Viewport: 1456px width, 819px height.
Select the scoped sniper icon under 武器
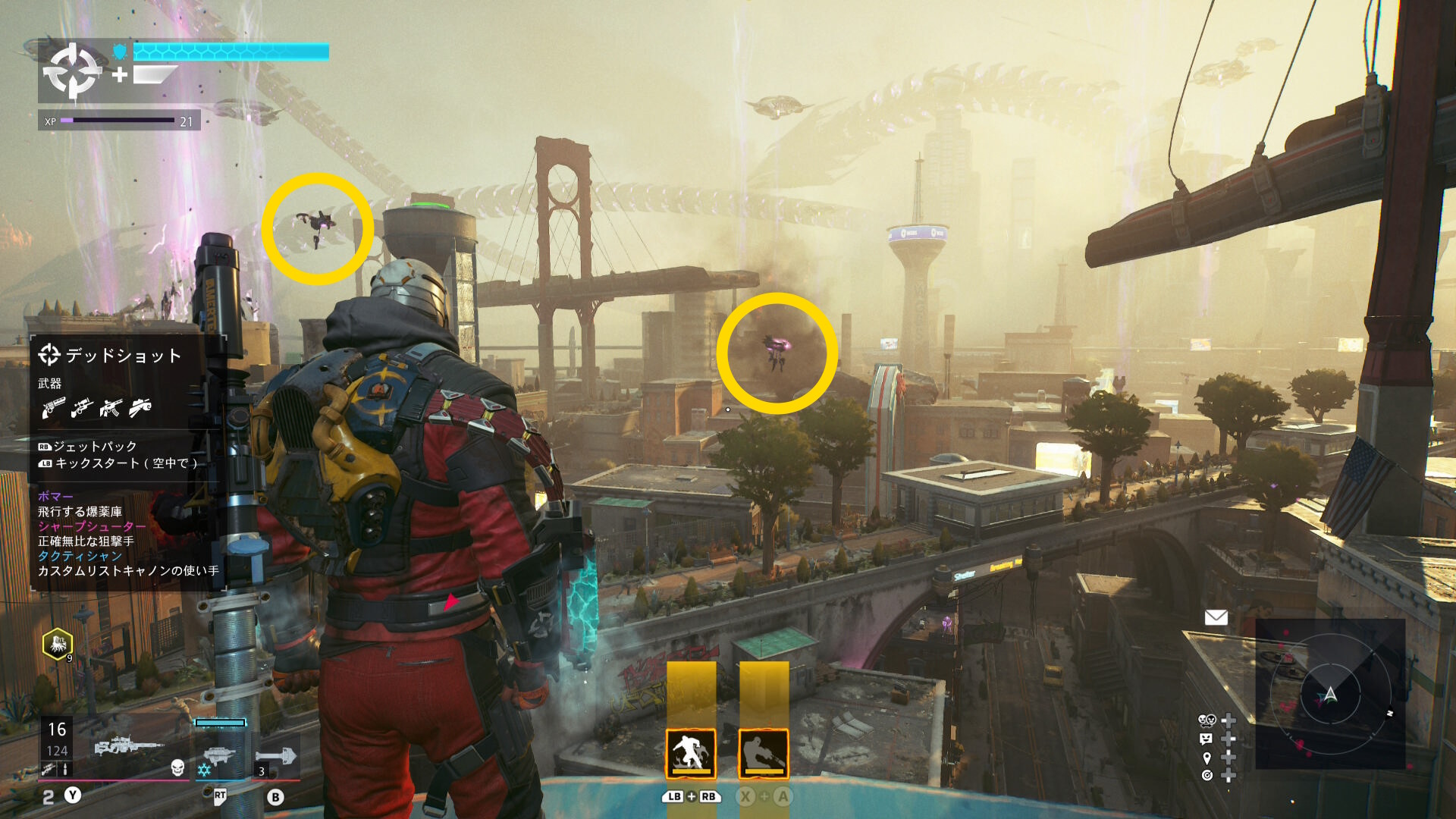coord(82,408)
